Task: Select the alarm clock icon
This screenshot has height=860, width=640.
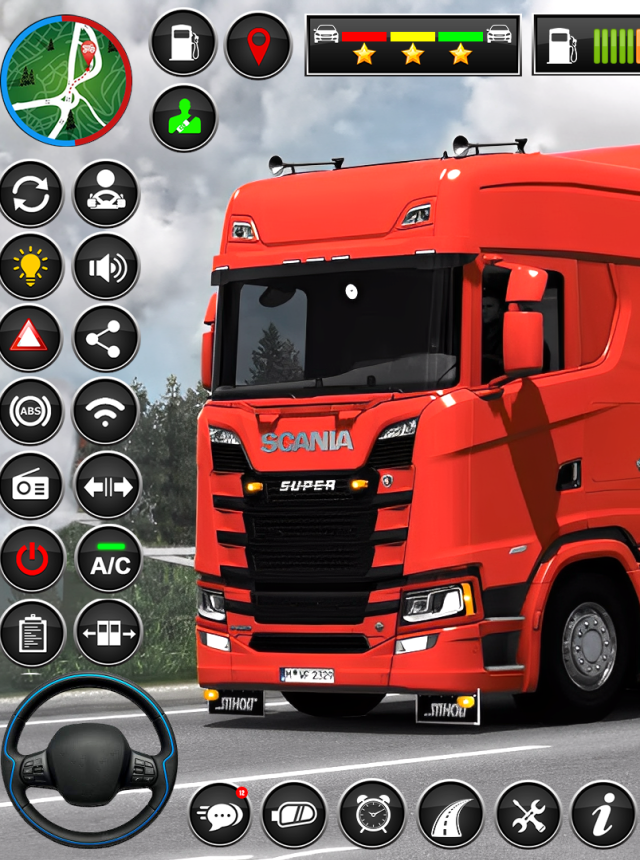Action: [372, 814]
